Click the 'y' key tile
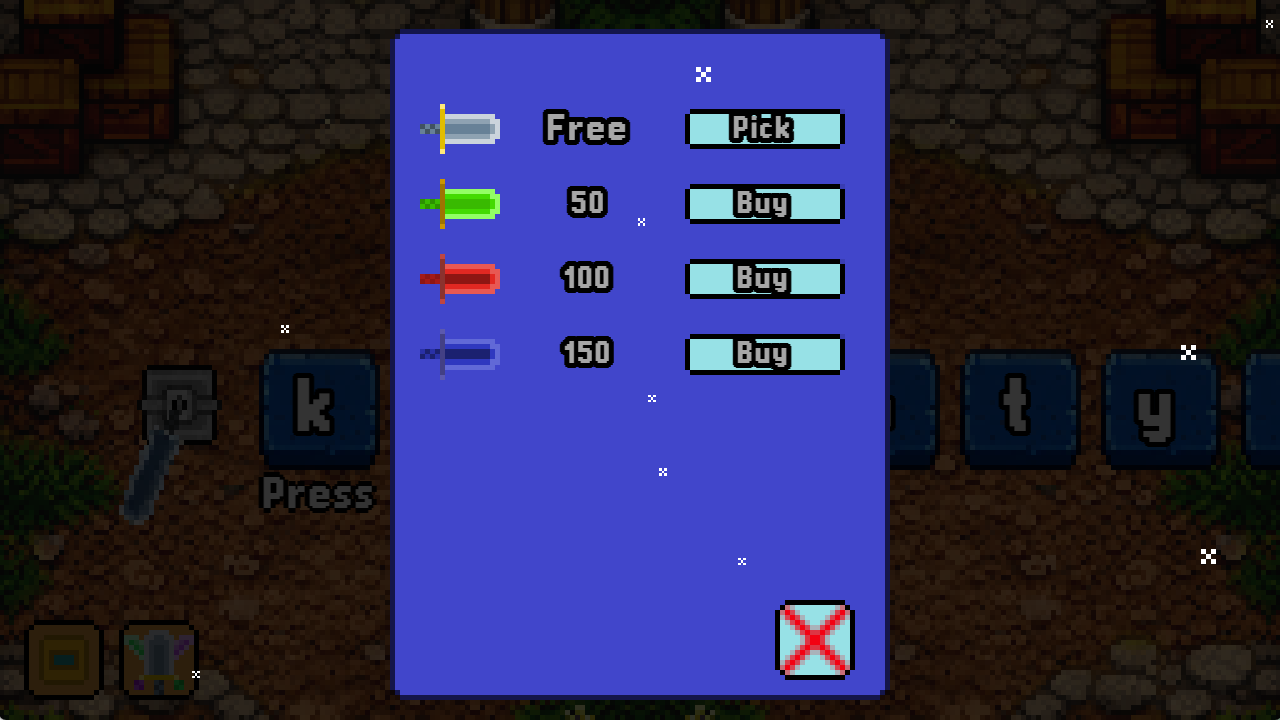The width and height of the screenshot is (1280, 720). (x=1160, y=408)
